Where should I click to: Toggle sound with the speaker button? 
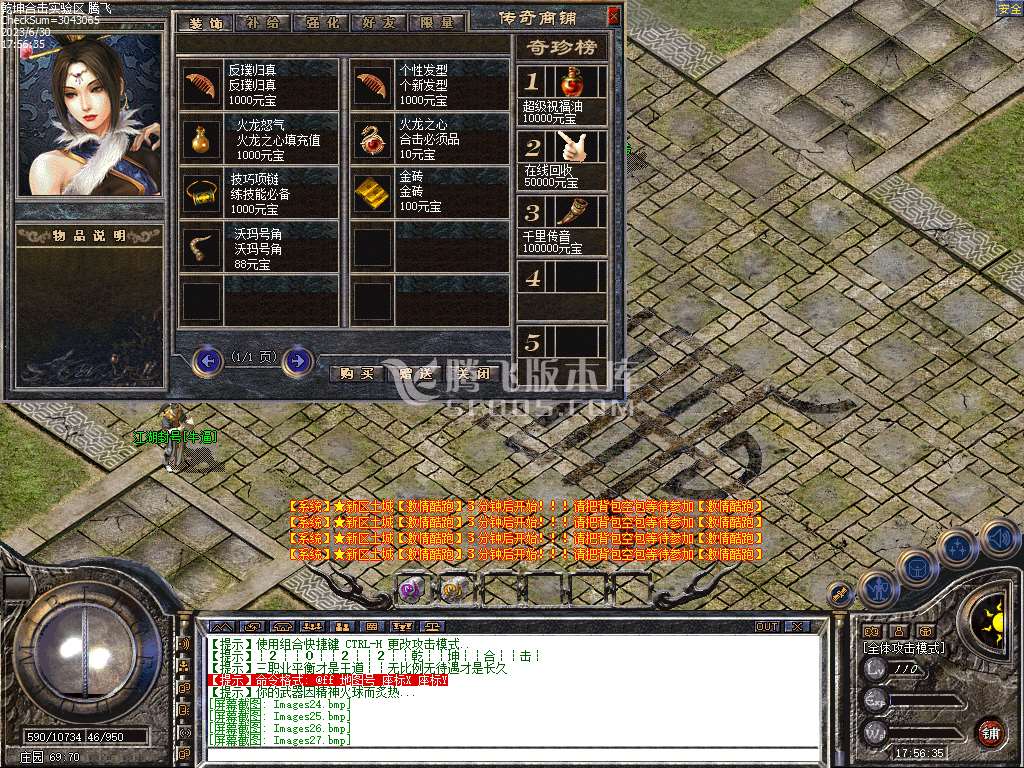pos(999,538)
